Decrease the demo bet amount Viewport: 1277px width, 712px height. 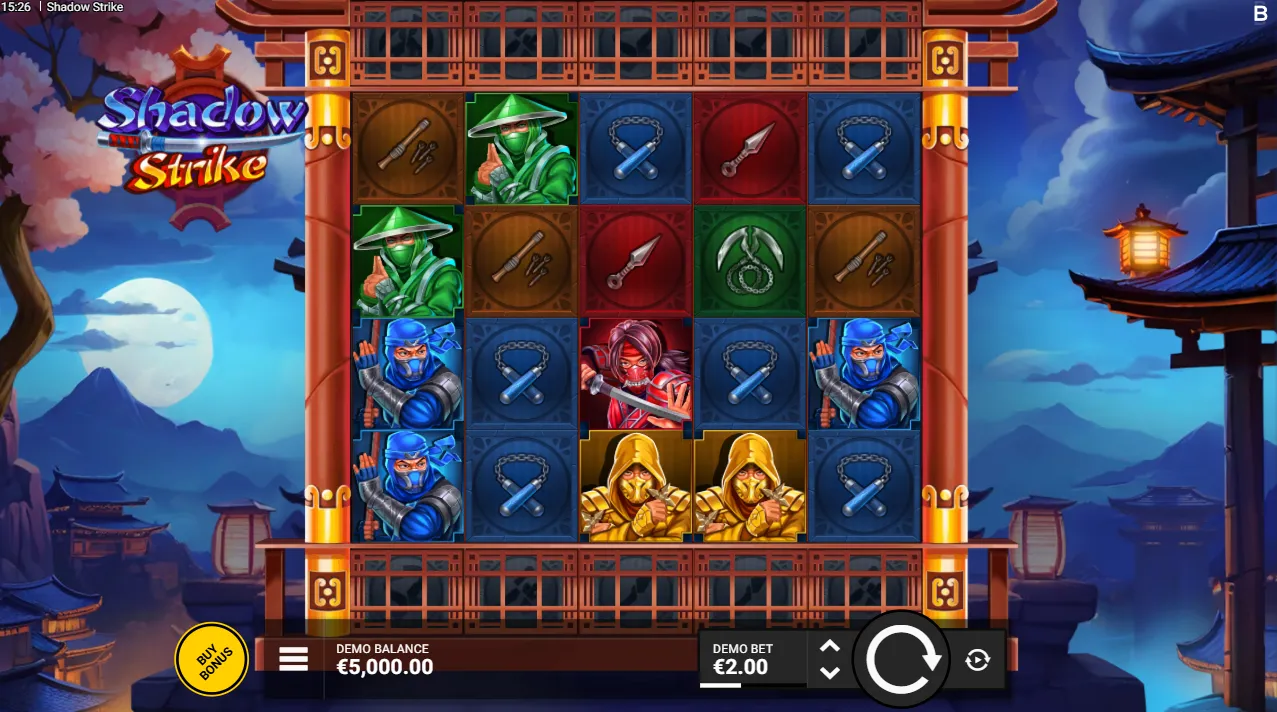tap(829, 672)
